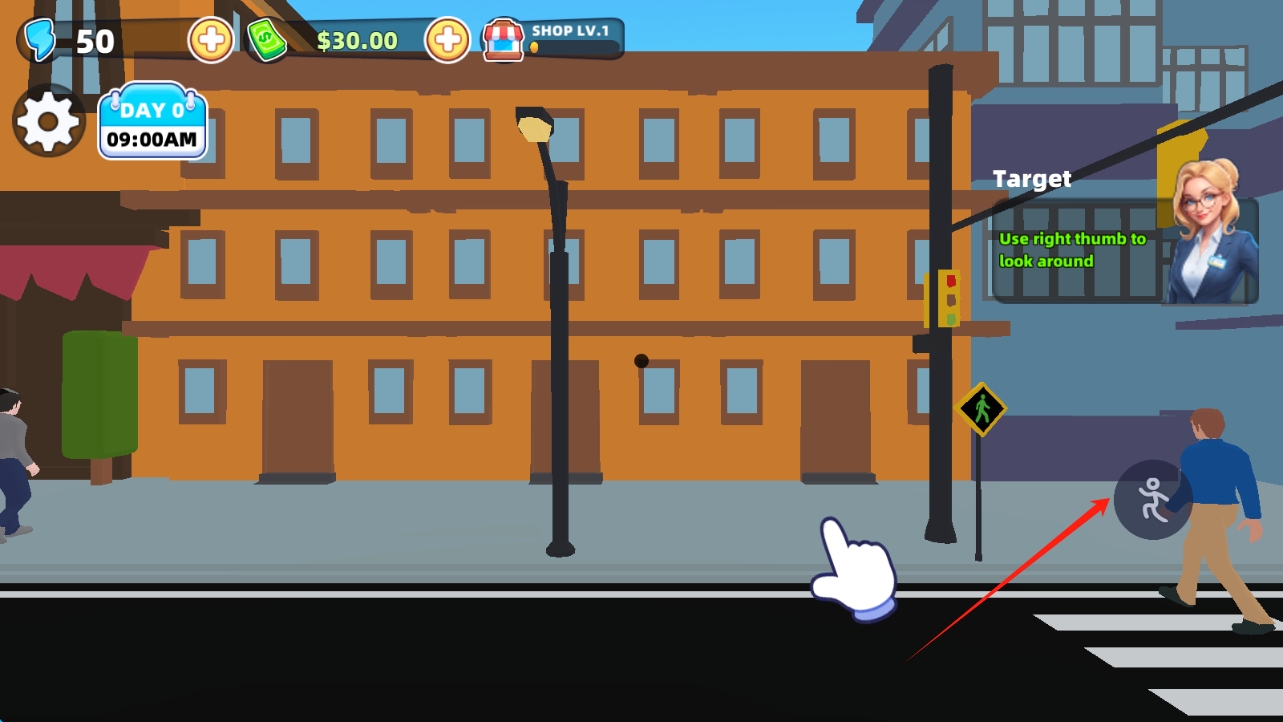Add more cash with the plus button
1283x722 pixels.
click(x=447, y=41)
